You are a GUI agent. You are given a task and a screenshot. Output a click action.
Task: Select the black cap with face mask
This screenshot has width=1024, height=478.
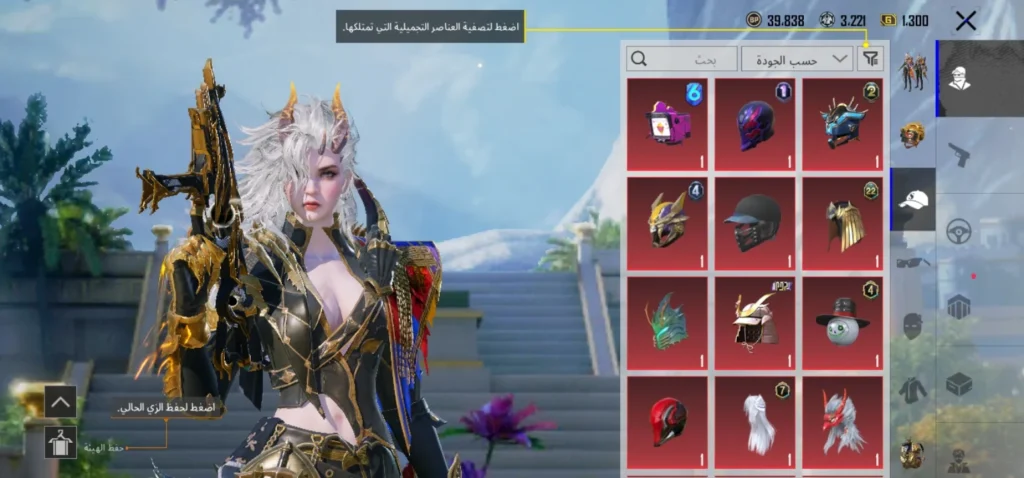point(755,224)
